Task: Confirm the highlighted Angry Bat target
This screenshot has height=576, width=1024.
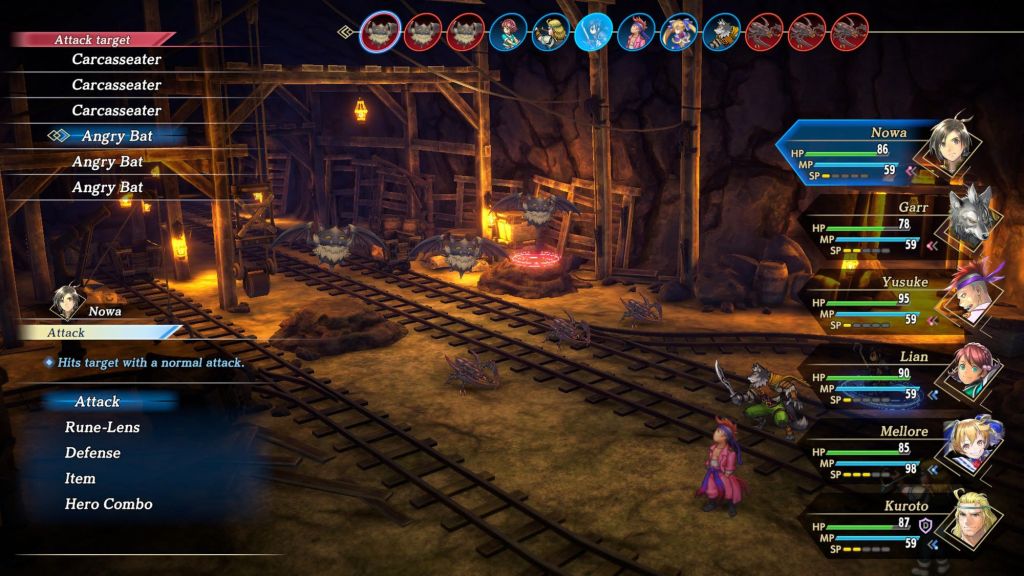Action: coord(119,136)
